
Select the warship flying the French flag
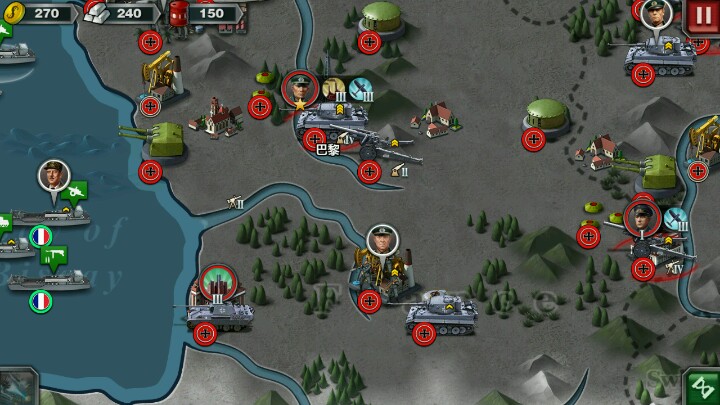50,280
